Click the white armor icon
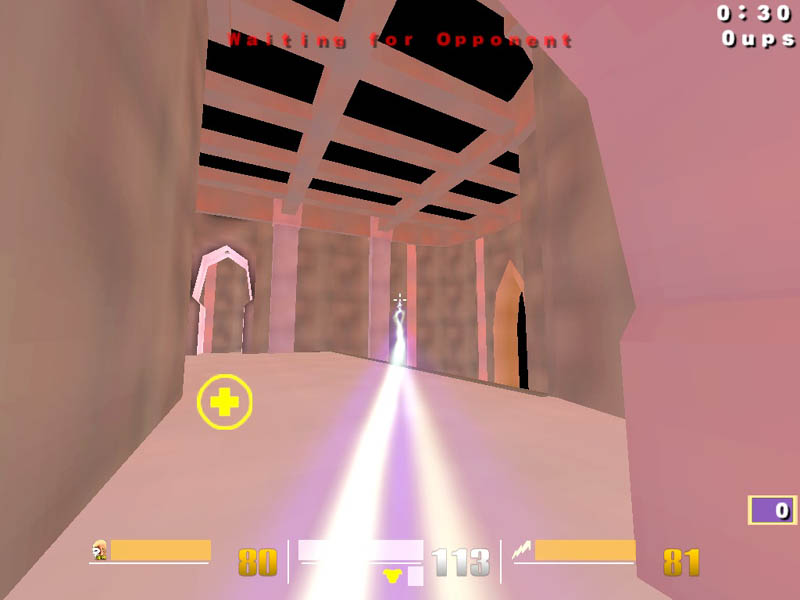800x600 pixels. [521, 549]
